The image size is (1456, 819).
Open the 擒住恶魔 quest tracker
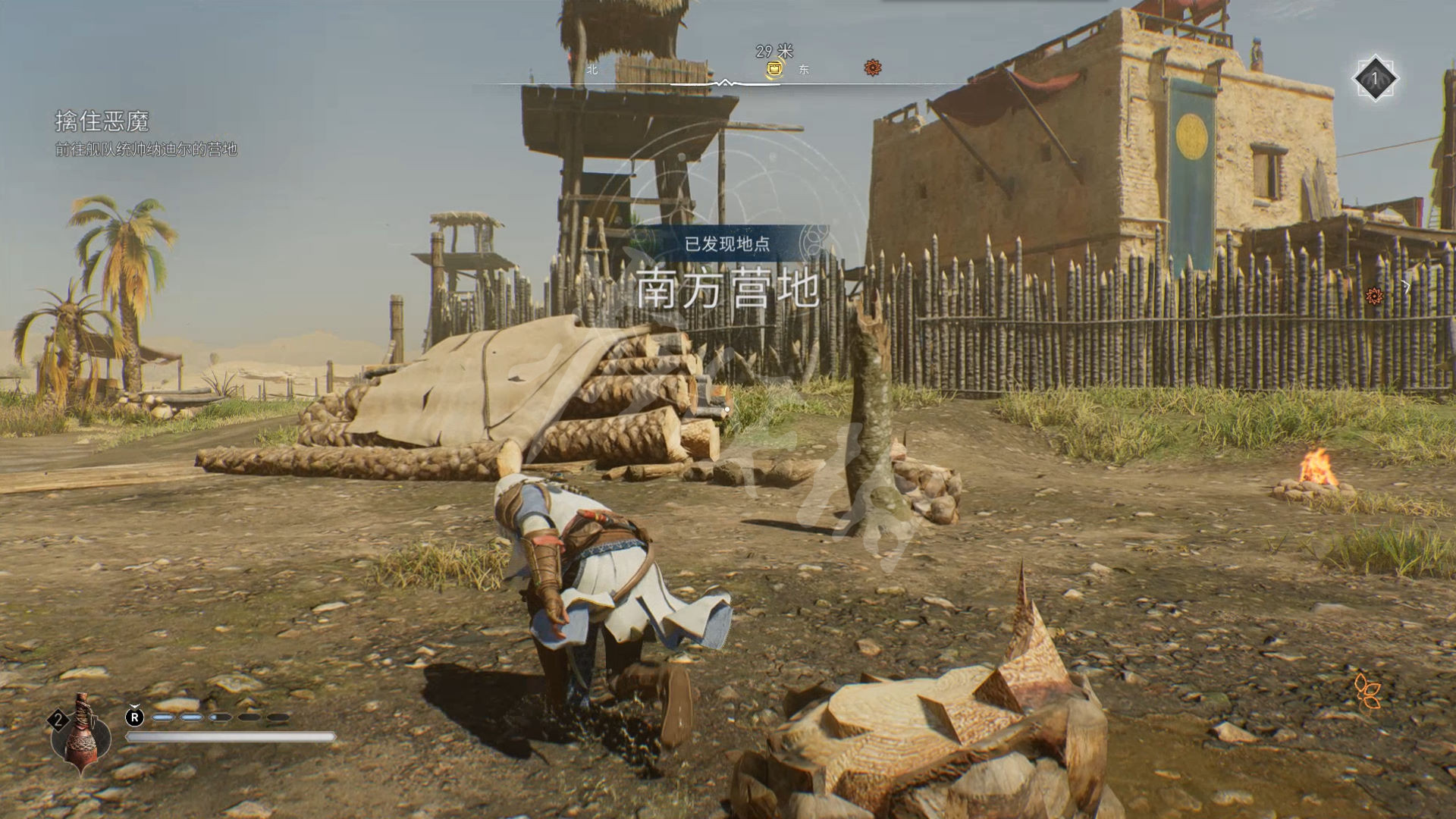pos(102,121)
